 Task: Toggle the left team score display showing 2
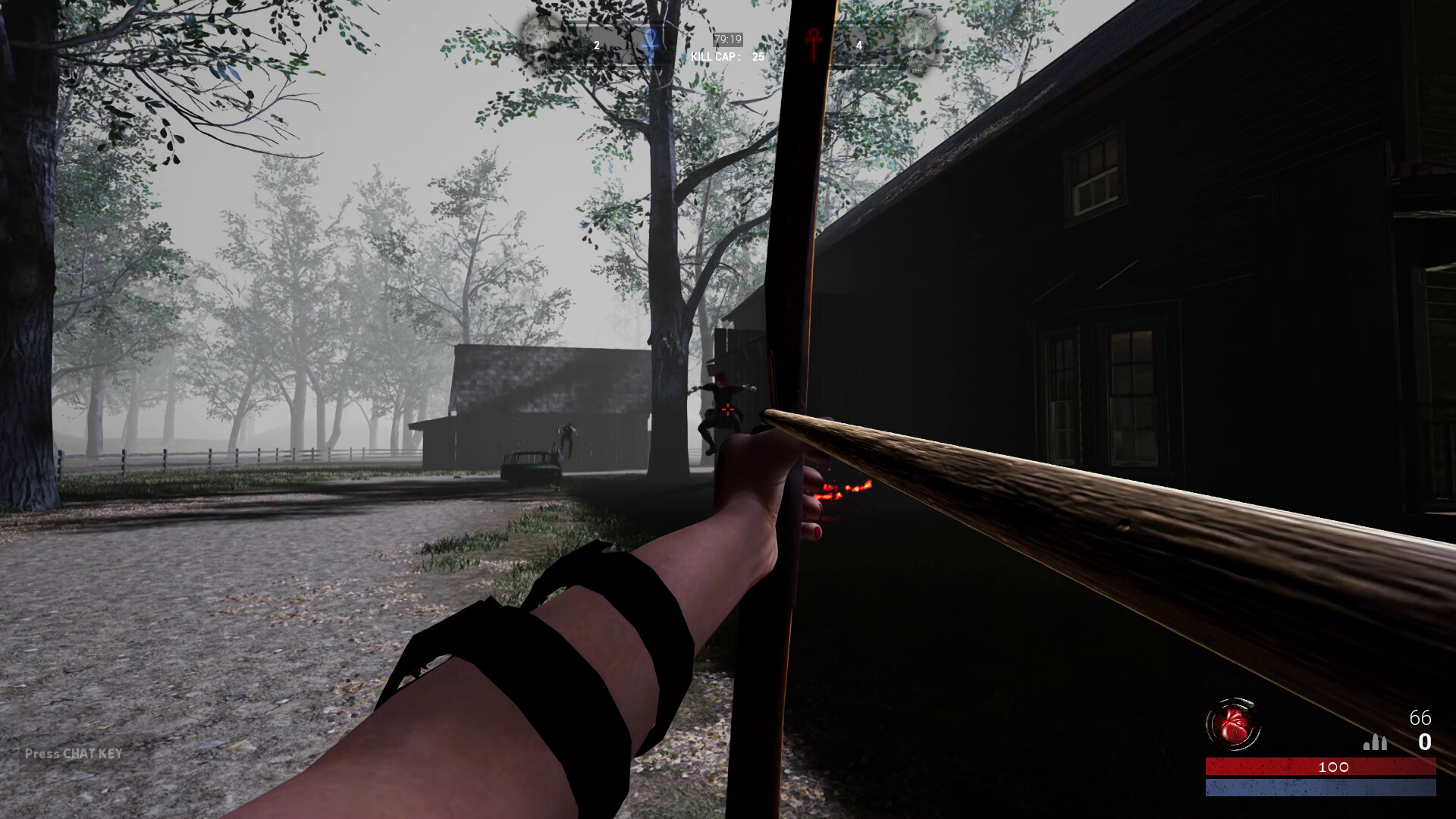point(595,44)
